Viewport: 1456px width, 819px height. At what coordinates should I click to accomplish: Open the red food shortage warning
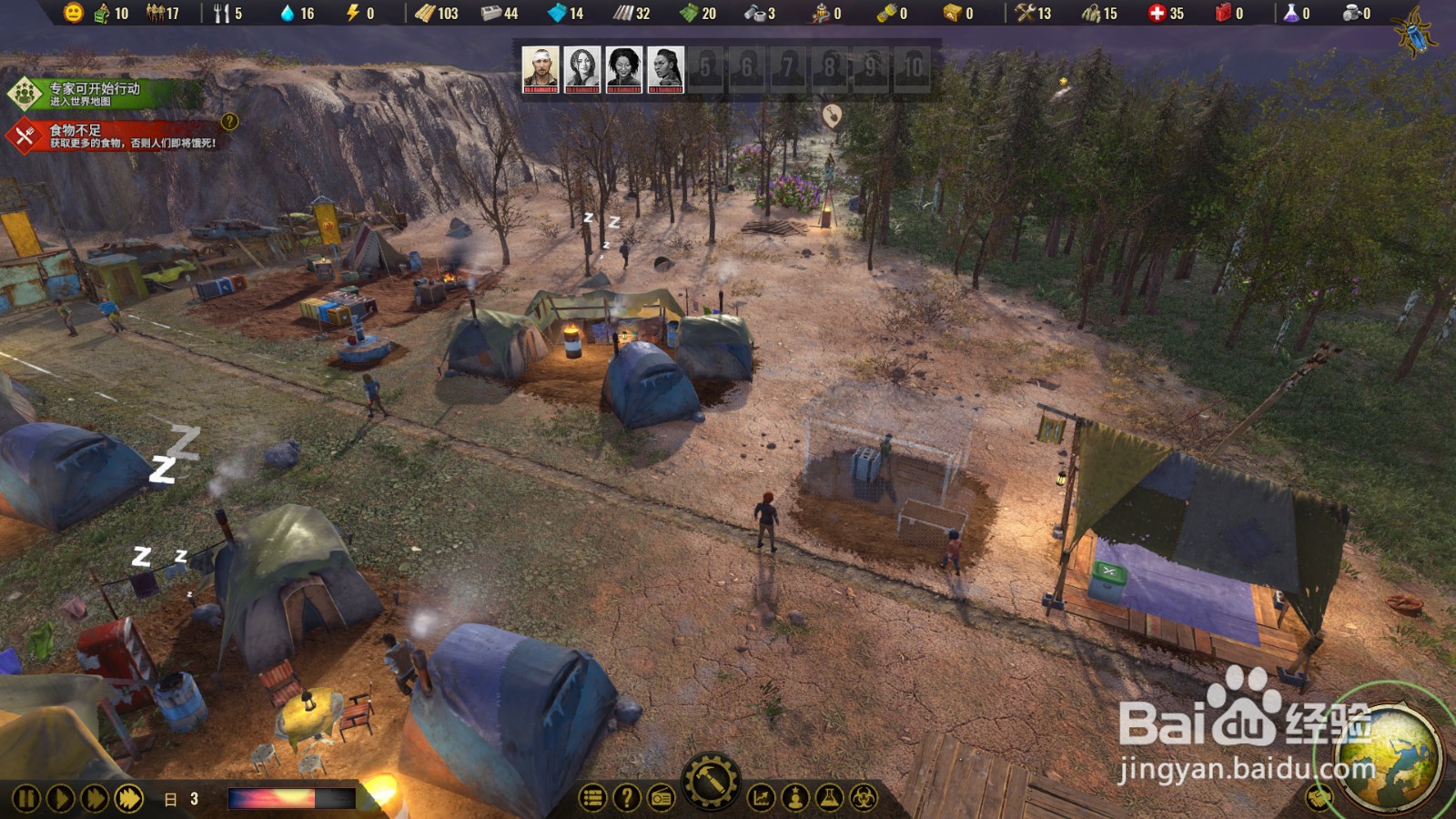coord(114,136)
